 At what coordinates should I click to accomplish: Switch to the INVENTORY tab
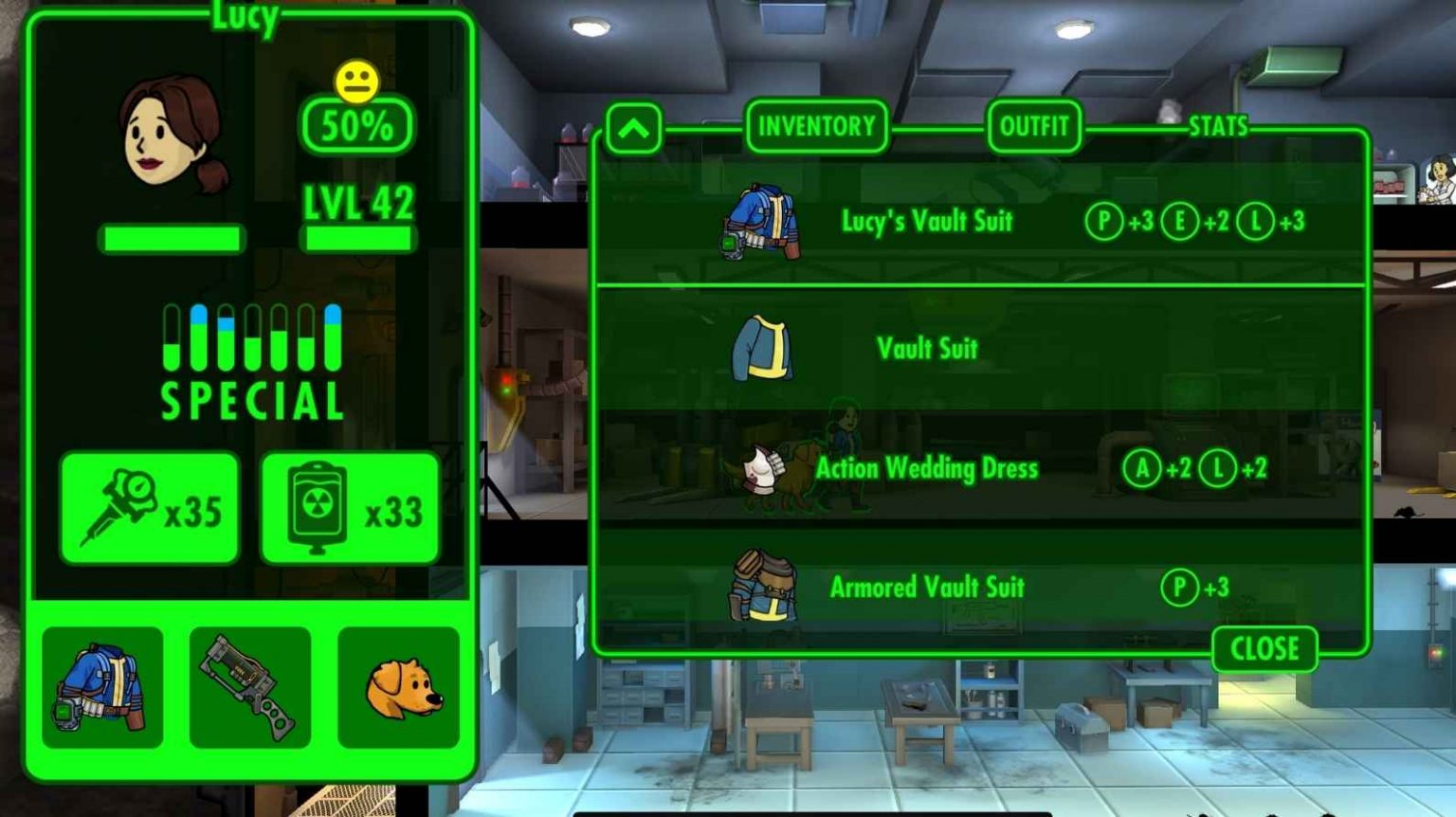pyautogui.click(x=817, y=128)
